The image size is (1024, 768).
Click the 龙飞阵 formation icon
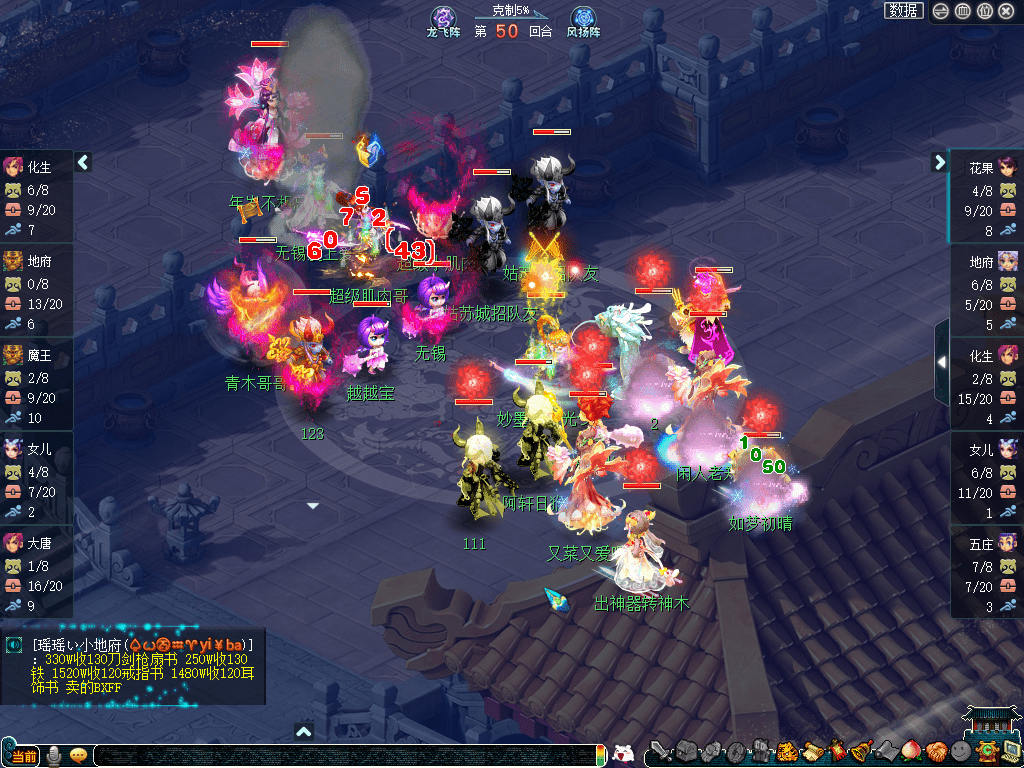pyautogui.click(x=443, y=18)
